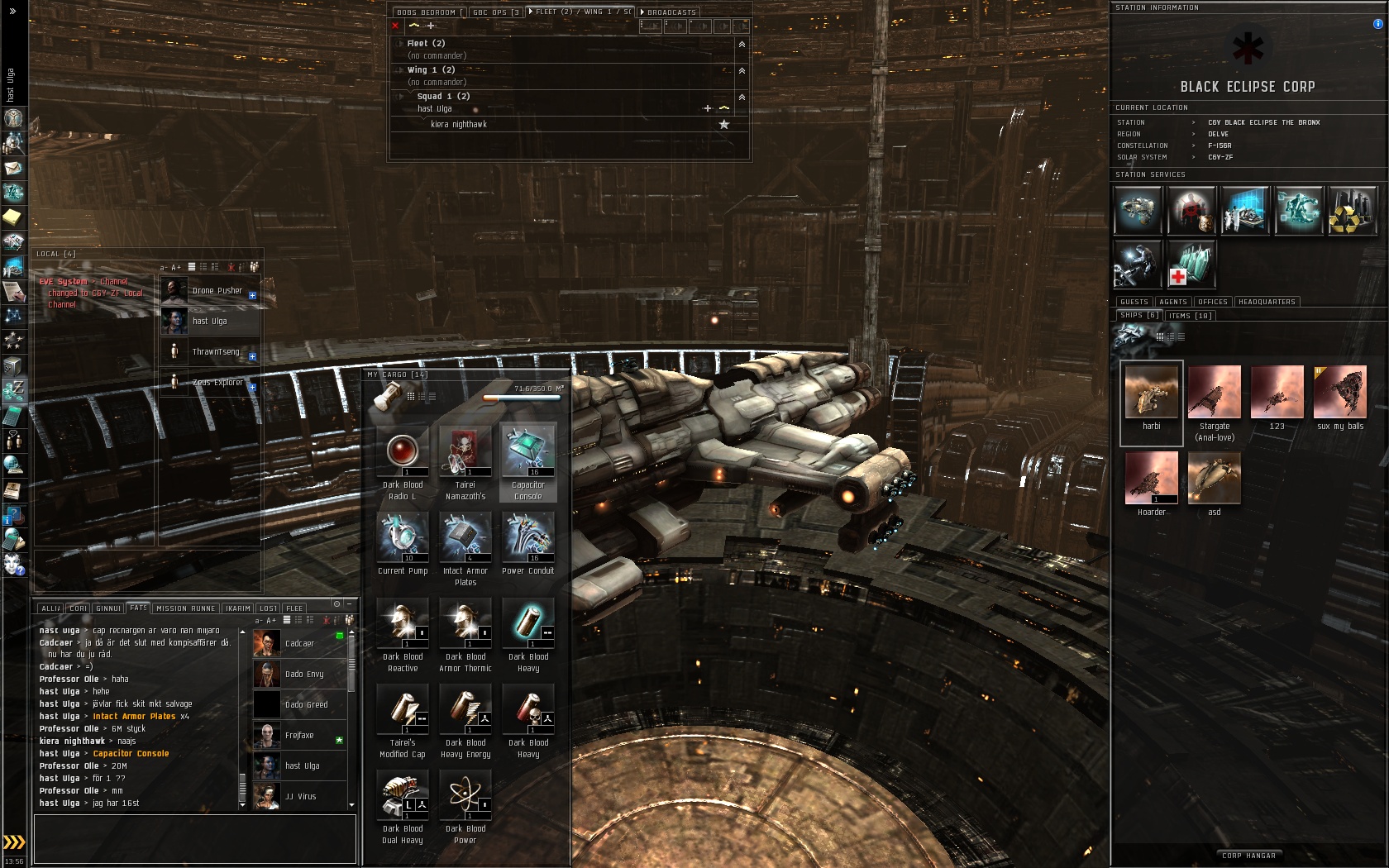Viewport: 1389px width, 868px height.
Task: Open the medical service icon
Action: click(1191, 265)
